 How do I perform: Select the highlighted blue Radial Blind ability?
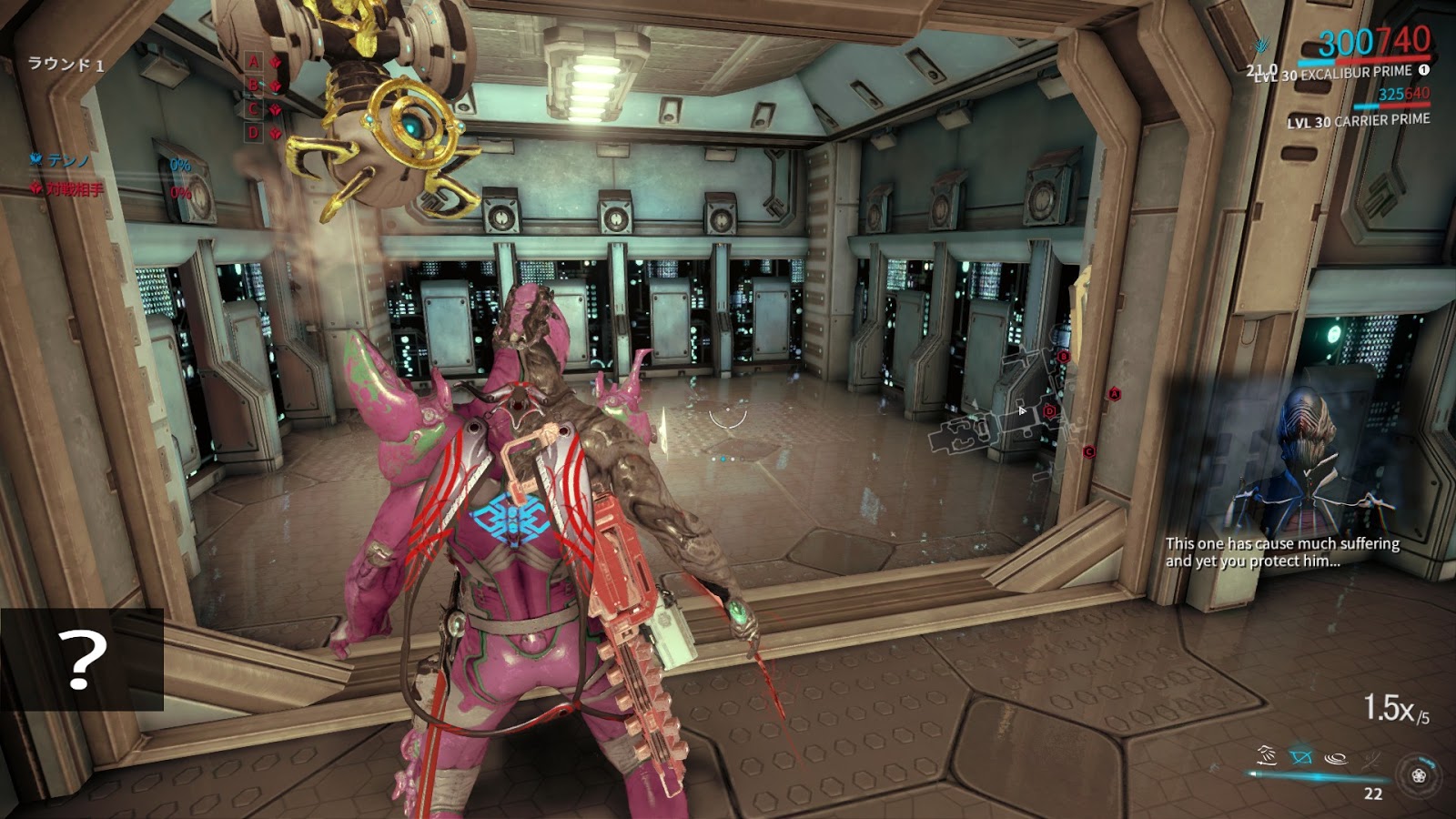coord(1301,756)
